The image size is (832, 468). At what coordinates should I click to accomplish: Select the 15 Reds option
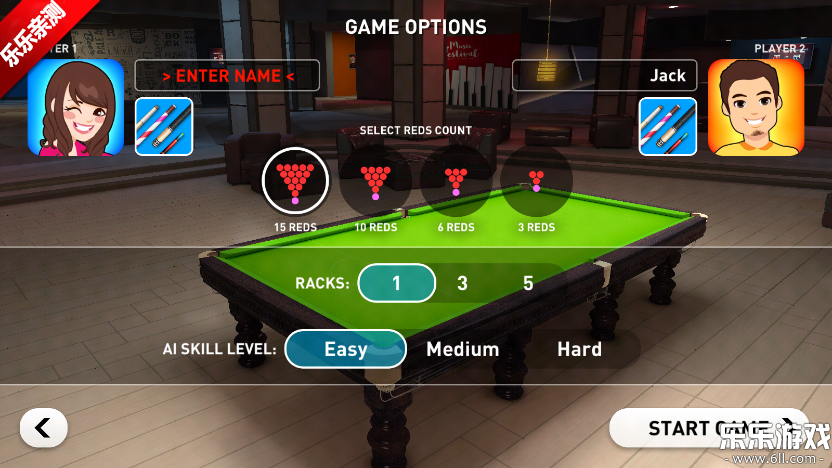coord(295,182)
